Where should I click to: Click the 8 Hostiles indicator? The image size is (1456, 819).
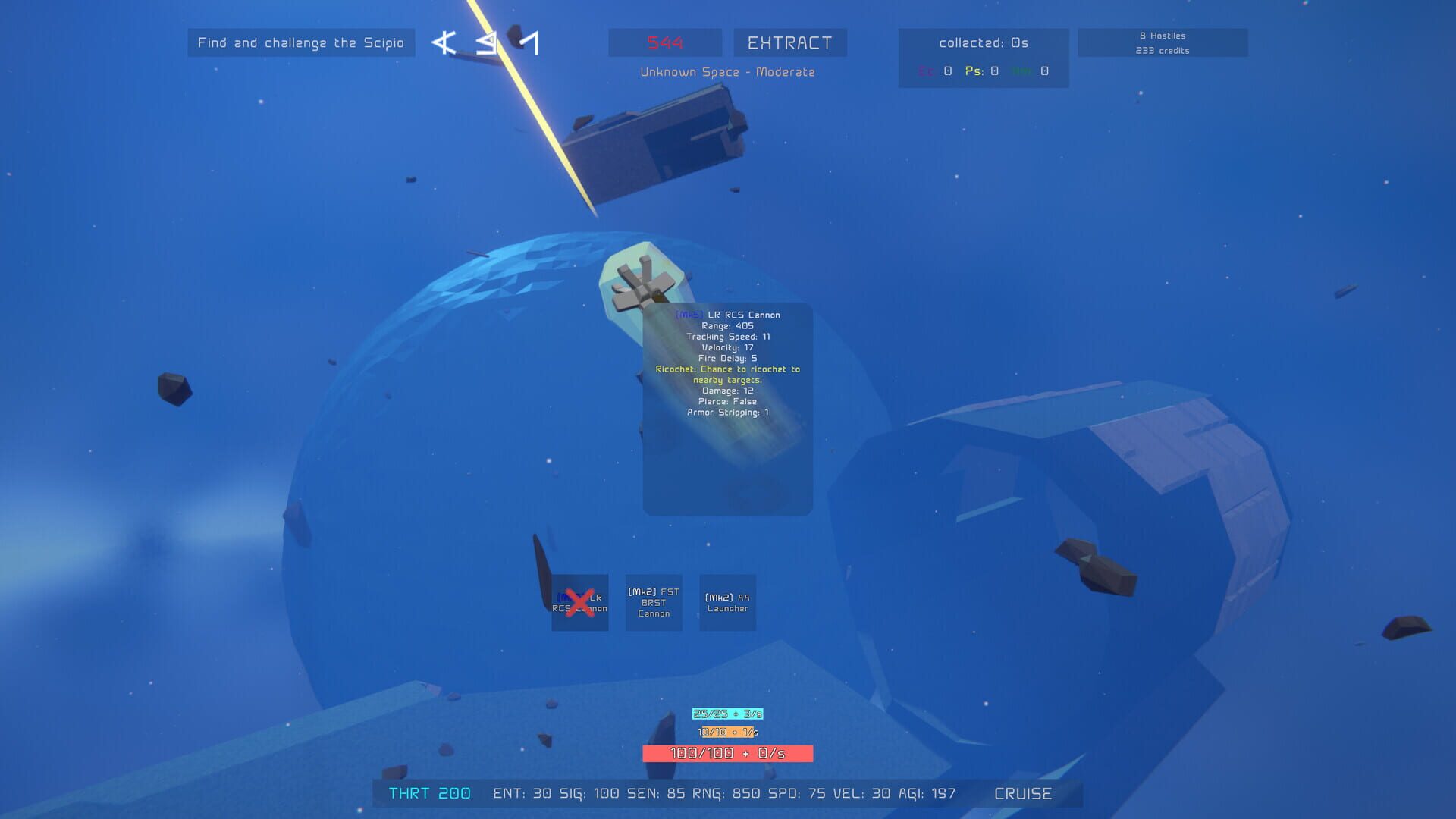click(1160, 35)
